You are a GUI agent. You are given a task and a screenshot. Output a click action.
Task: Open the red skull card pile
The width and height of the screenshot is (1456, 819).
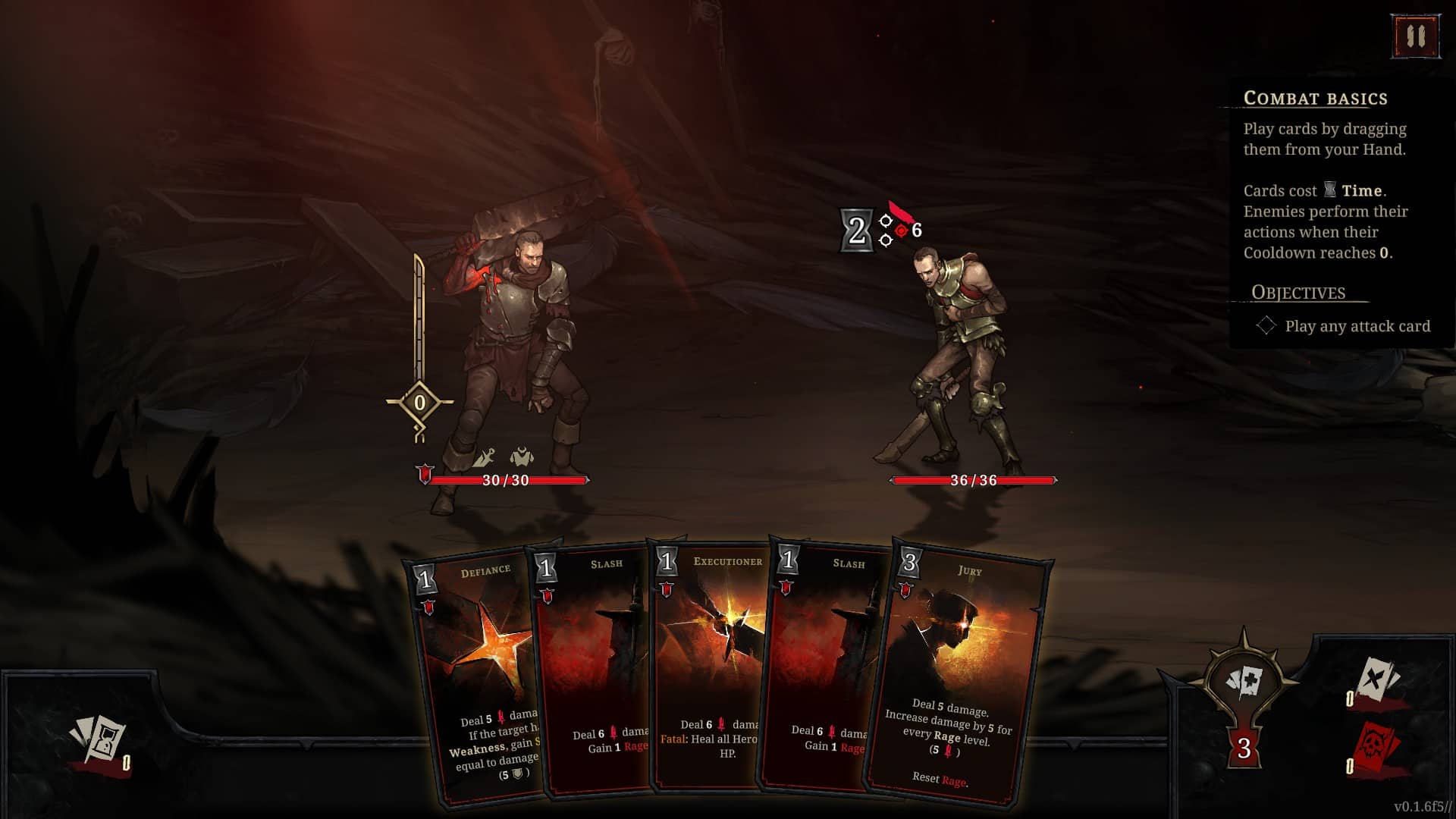[1376, 747]
